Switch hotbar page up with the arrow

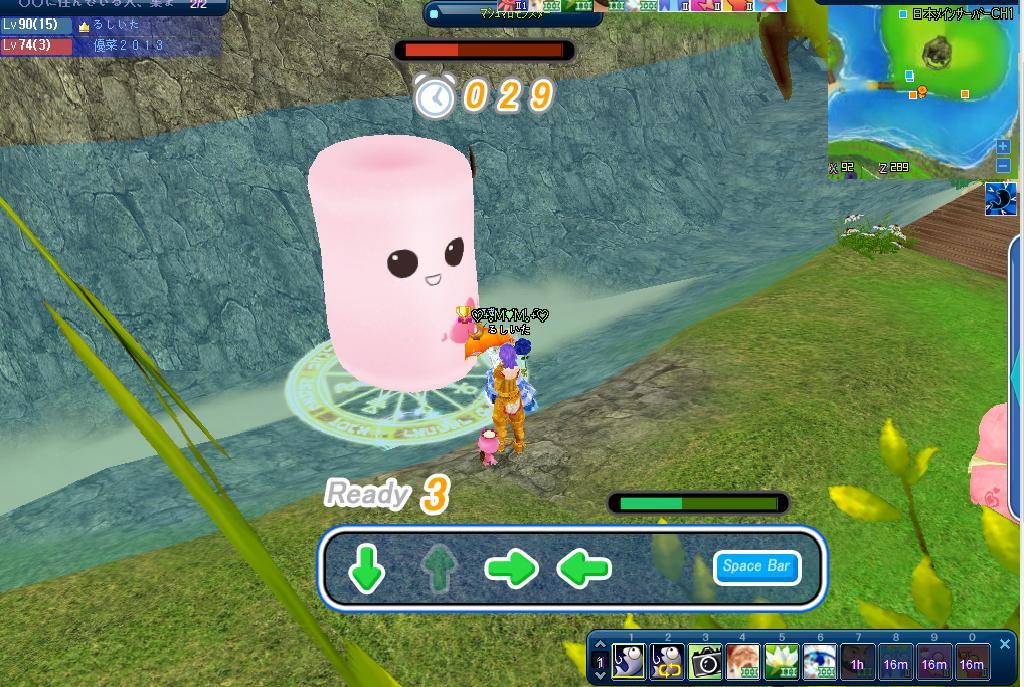(x=600, y=647)
